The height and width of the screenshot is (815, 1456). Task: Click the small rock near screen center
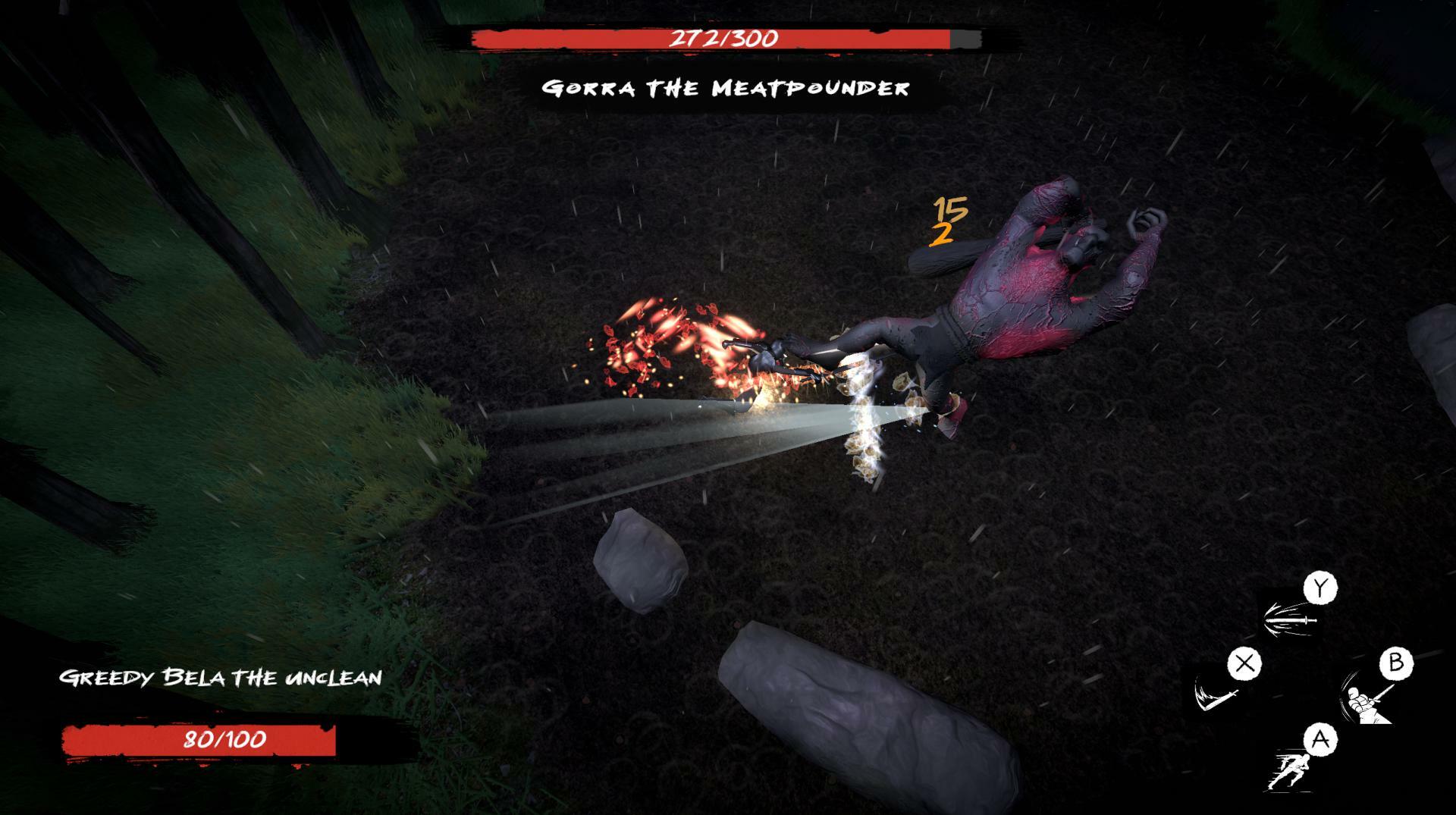click(641, 557)
